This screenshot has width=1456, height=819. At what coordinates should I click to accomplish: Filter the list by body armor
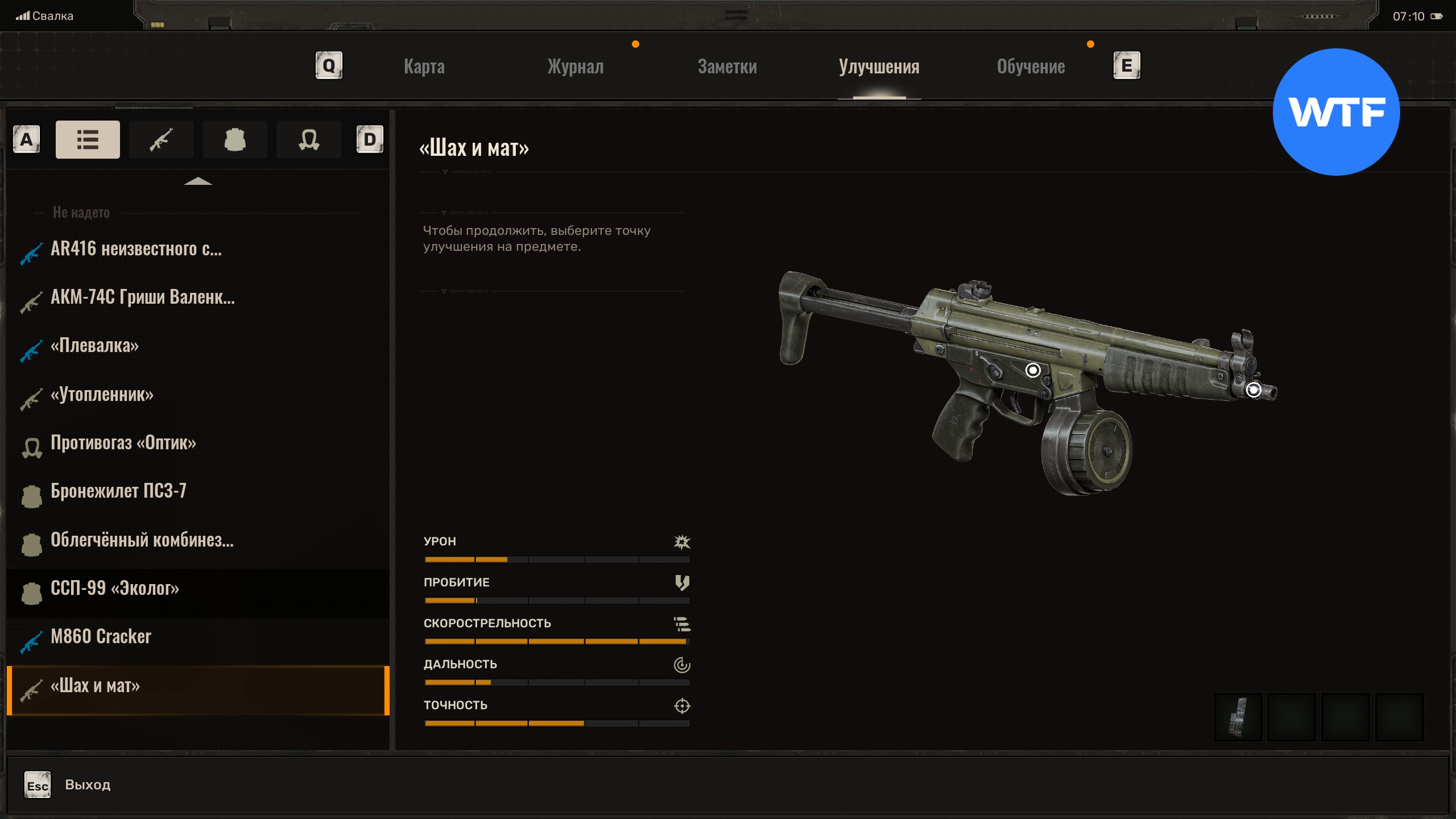[235, 139]
